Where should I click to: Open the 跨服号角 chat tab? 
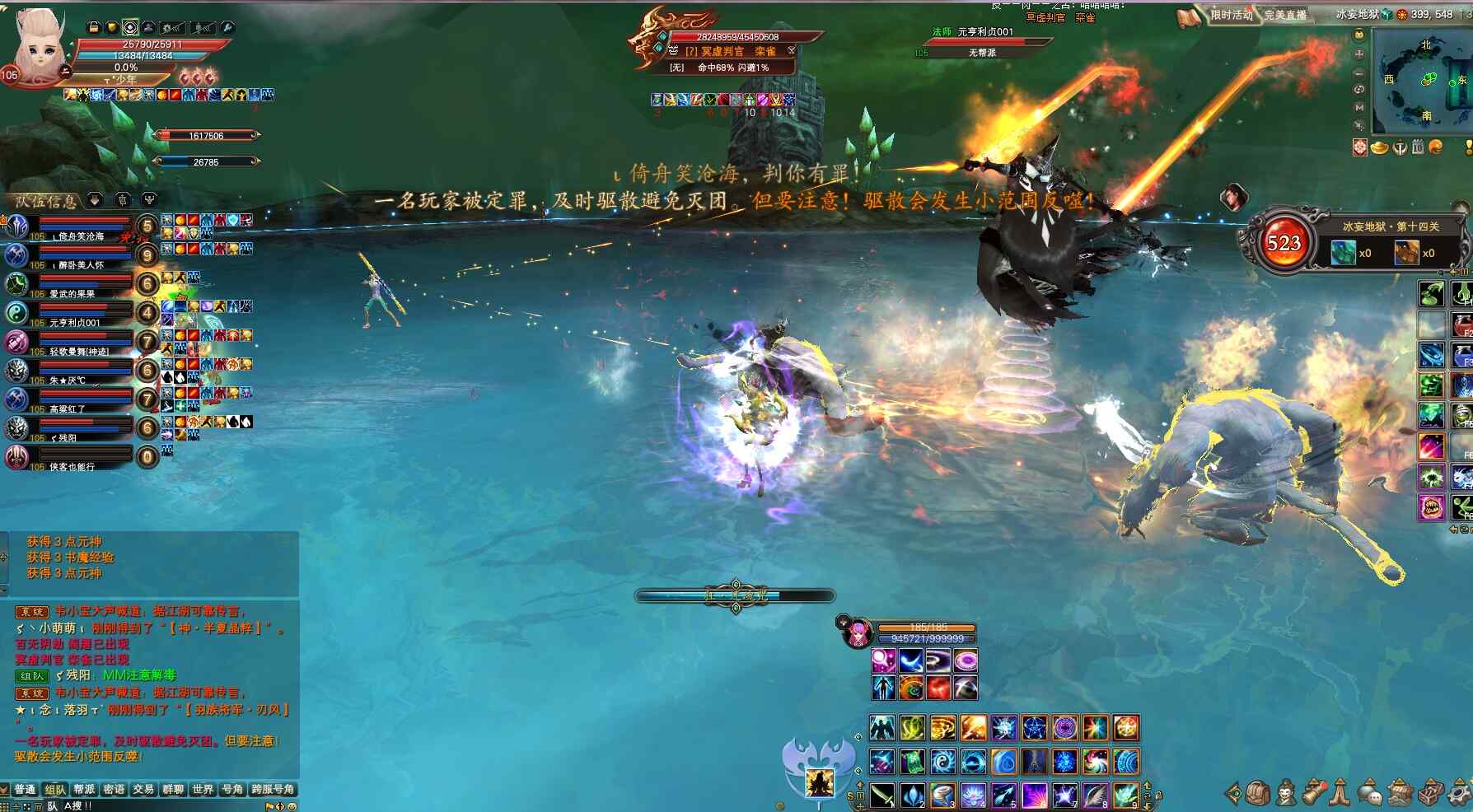tap(273, 789)
